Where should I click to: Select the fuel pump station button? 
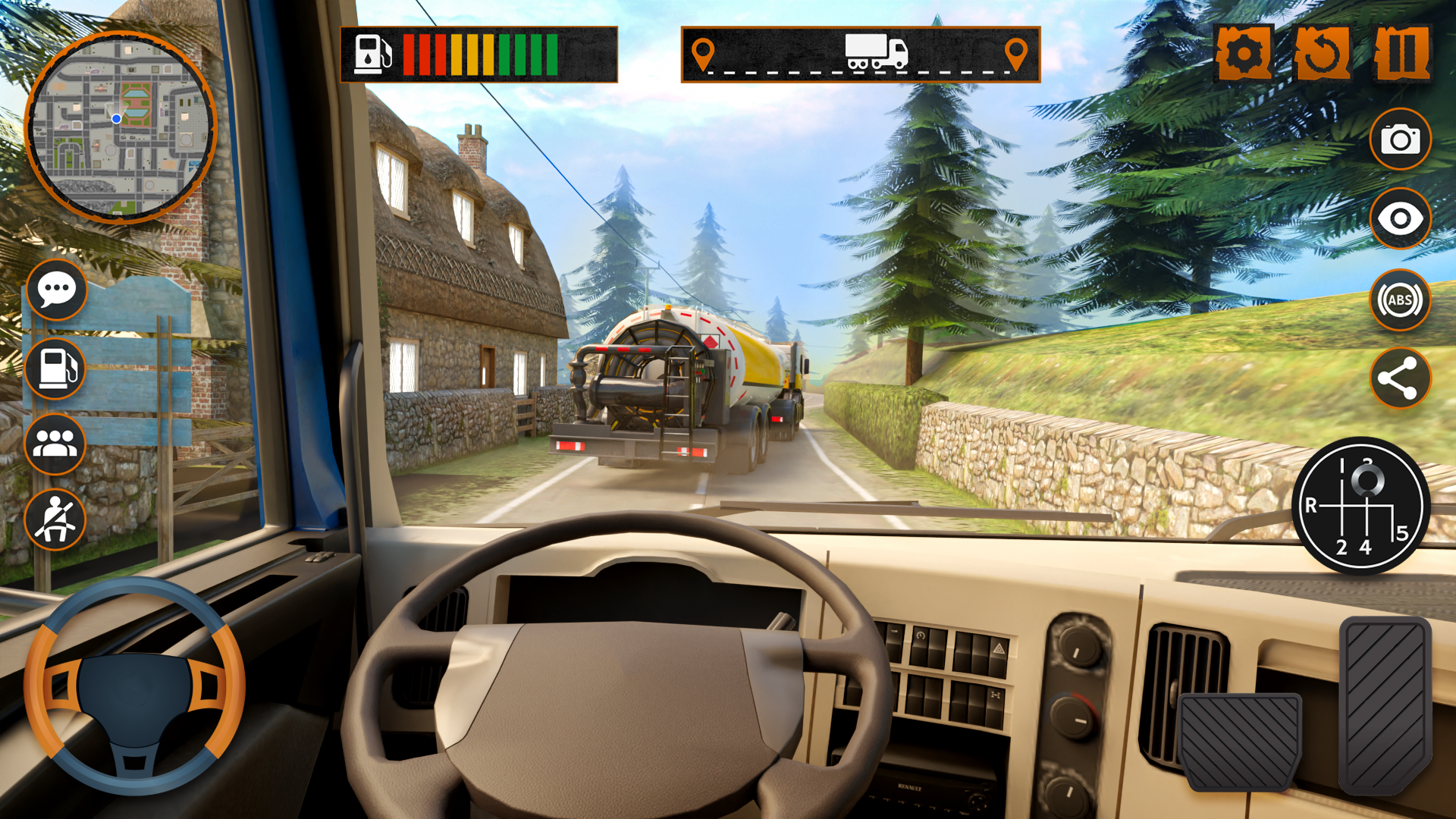click(x=56, y=369)
